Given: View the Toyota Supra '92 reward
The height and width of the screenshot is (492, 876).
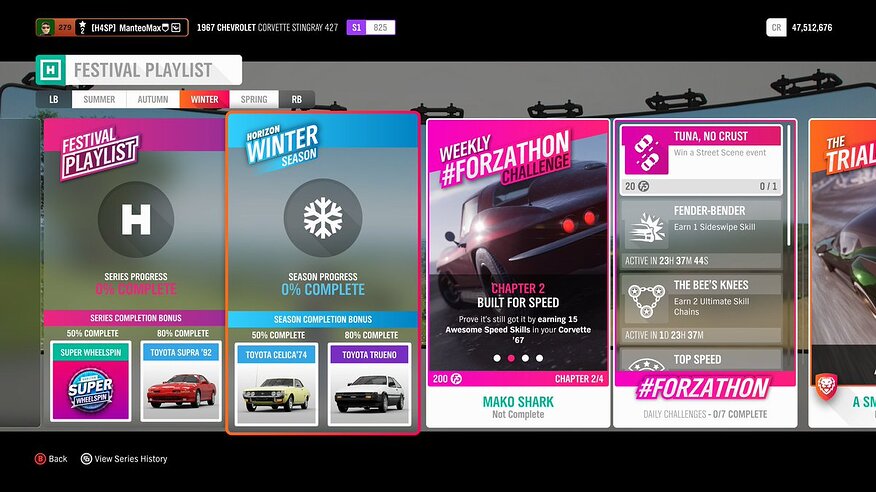Looking at the screenshot, I should 181,382.
